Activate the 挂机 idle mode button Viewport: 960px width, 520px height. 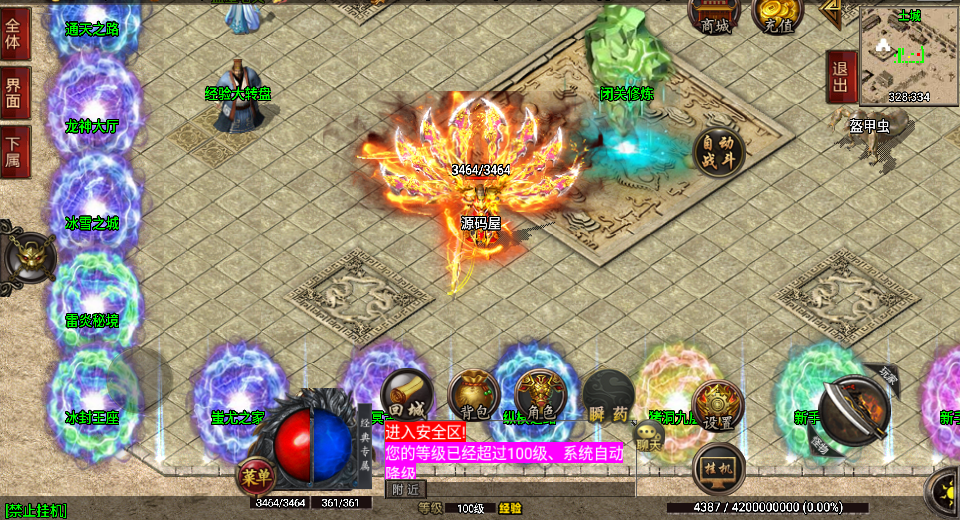coord(718,468)
